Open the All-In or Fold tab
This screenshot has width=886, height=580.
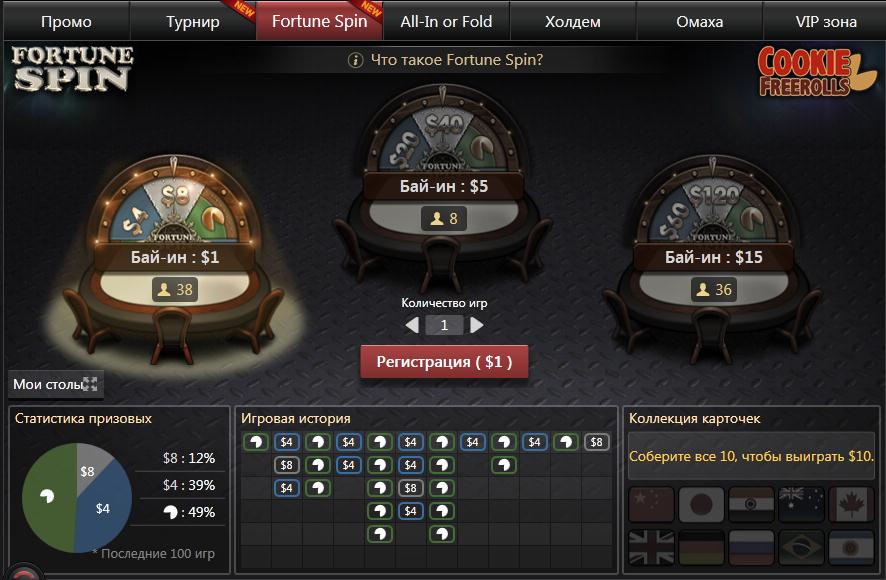tap(445, 21)
